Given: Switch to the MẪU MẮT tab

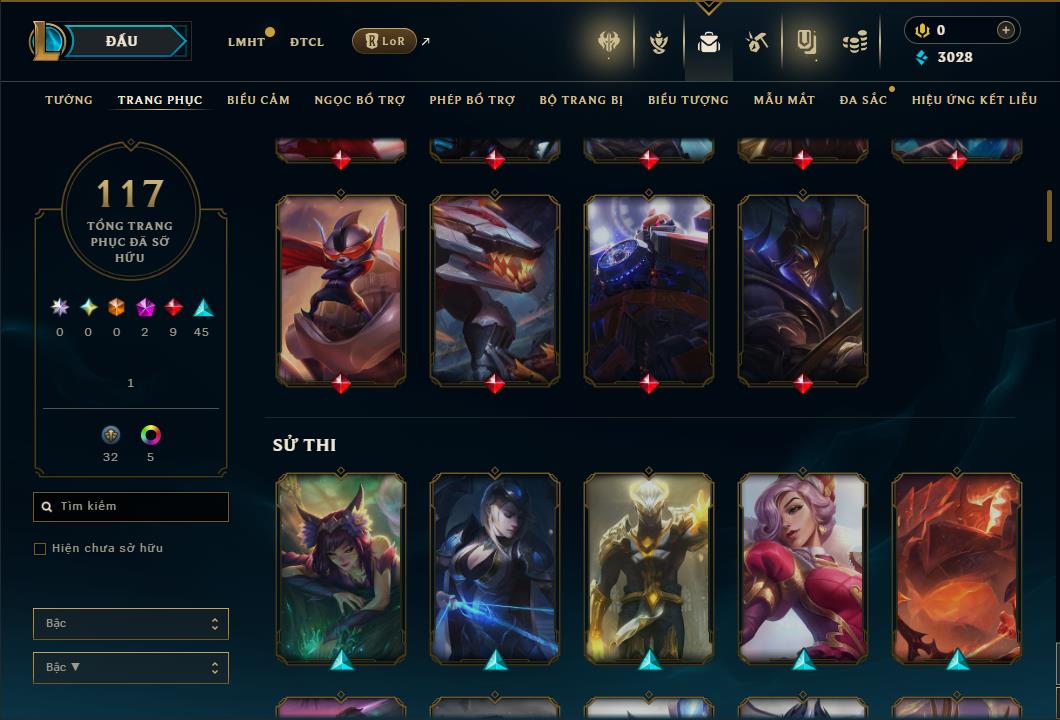Looking at the screenshot, I should click(x=784, y=100).
